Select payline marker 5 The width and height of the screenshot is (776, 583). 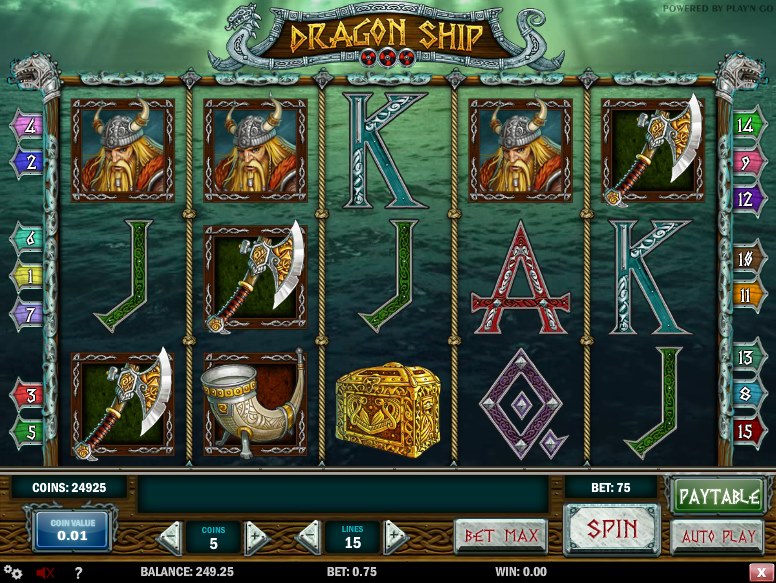(x=28, y=432)
